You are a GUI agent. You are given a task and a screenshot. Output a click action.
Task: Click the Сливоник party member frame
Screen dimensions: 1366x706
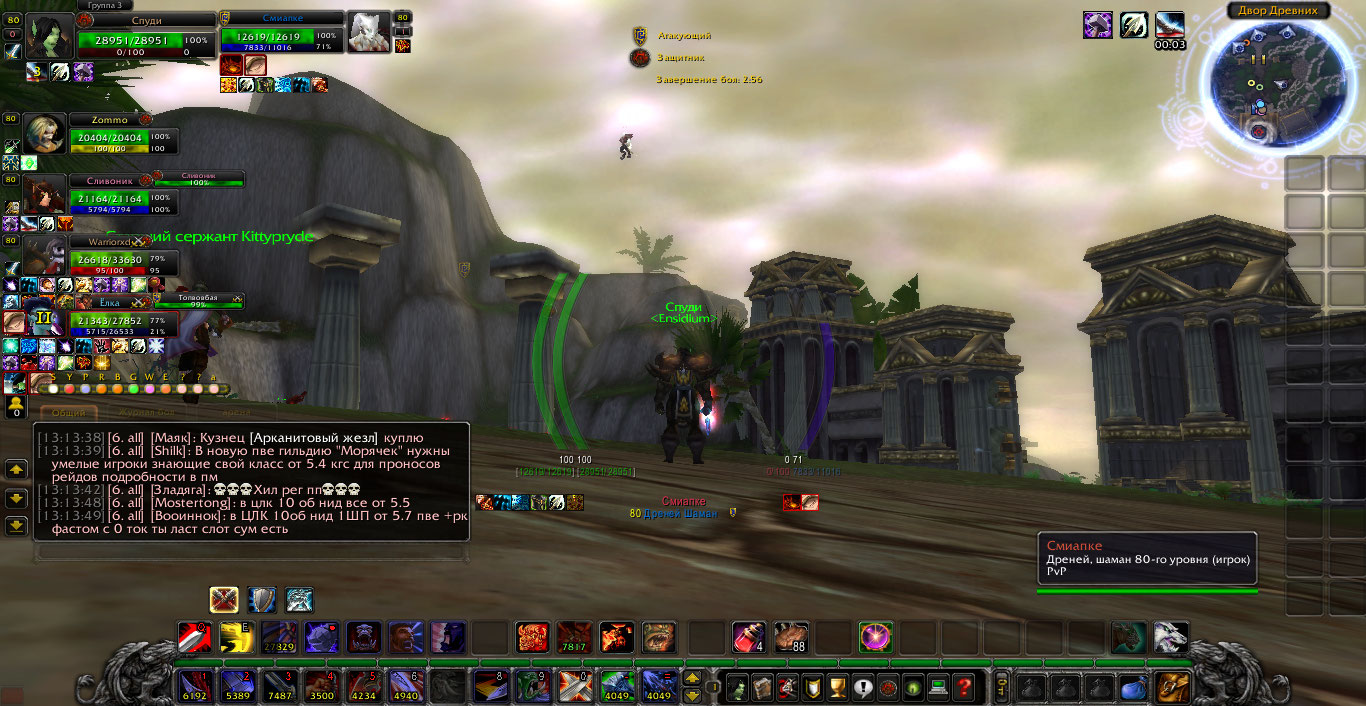[x=122, y=196]
